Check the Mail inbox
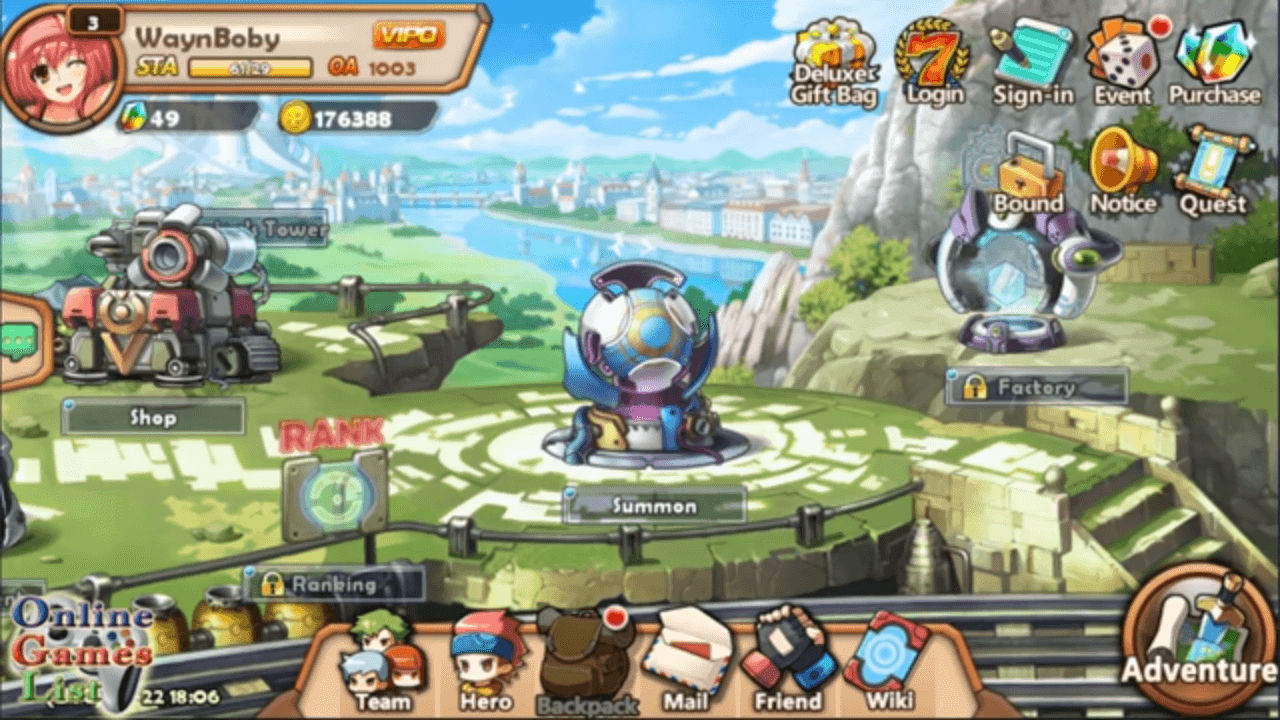This screenshot has width=1280, height=720. 685,661
